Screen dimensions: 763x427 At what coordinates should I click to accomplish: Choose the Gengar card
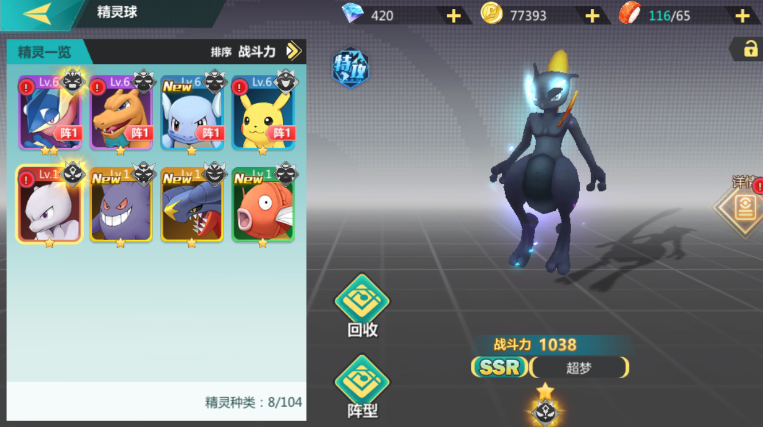pos(121,204)
